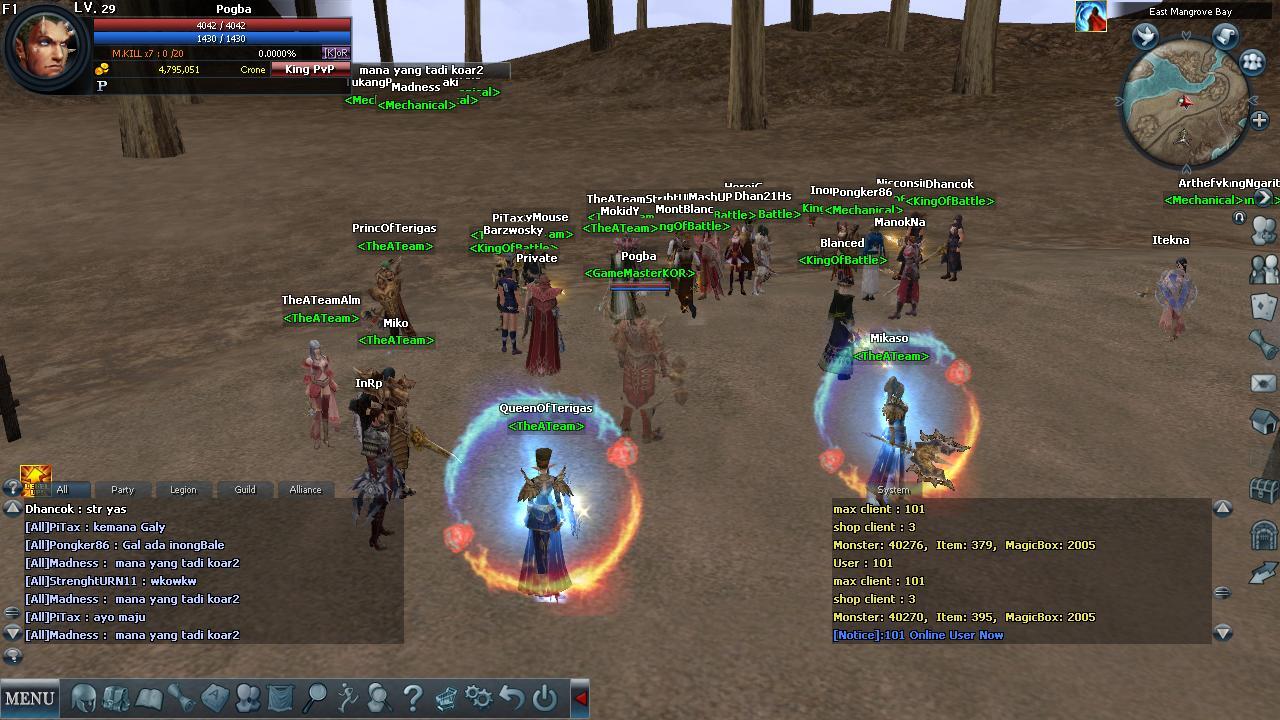Switch to the Legion chat tab

point(182,489)
